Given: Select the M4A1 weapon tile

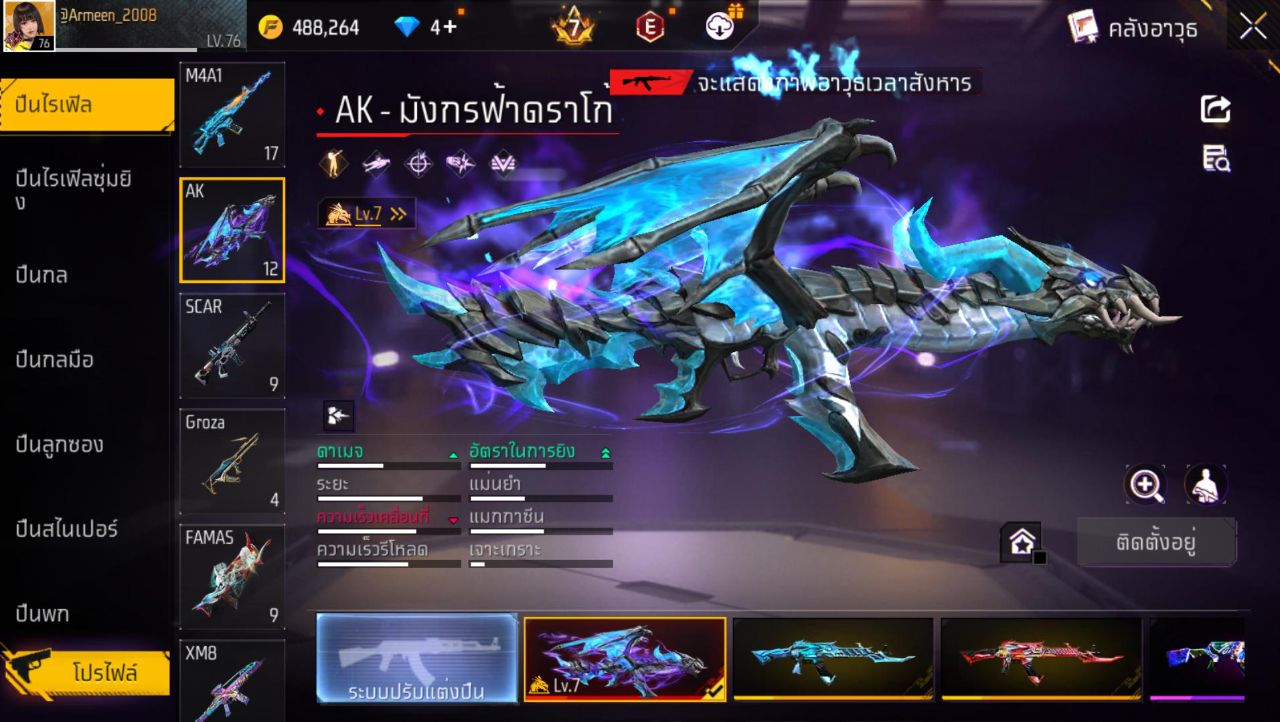Looking at the screenshot, I should click(232, 115).
